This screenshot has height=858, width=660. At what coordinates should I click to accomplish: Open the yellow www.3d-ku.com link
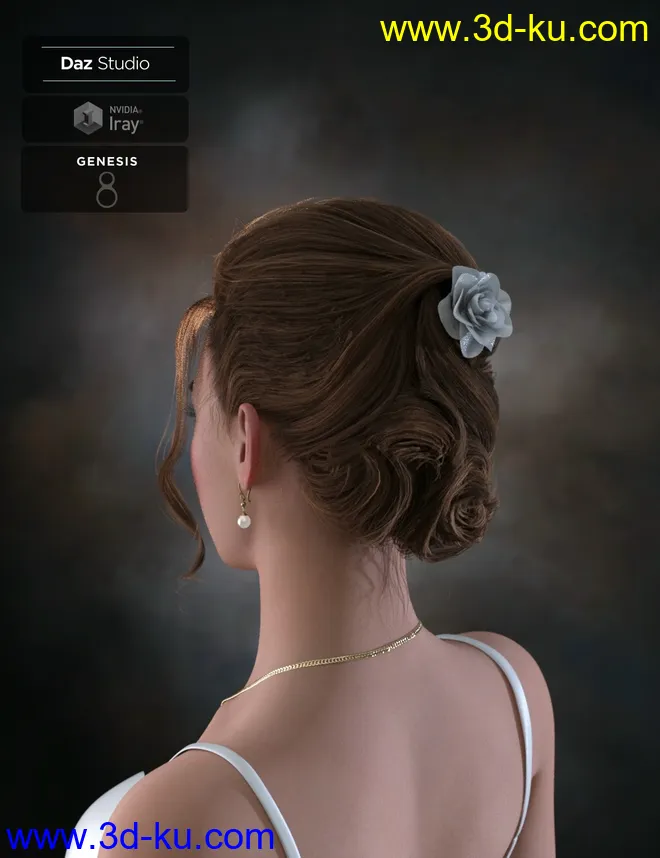click(x=514, y=29)
